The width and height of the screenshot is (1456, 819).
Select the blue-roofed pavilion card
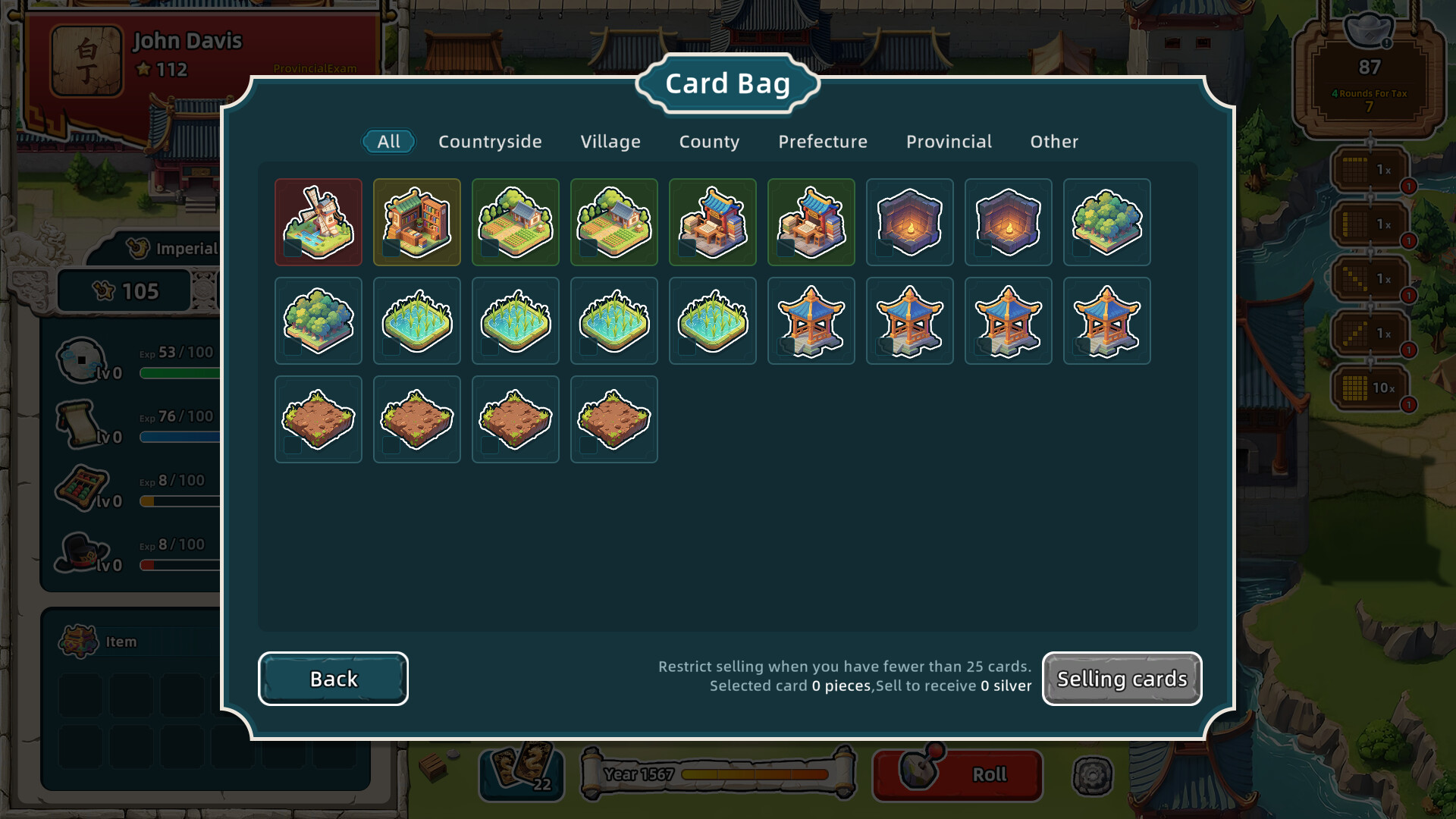[811, 321]
